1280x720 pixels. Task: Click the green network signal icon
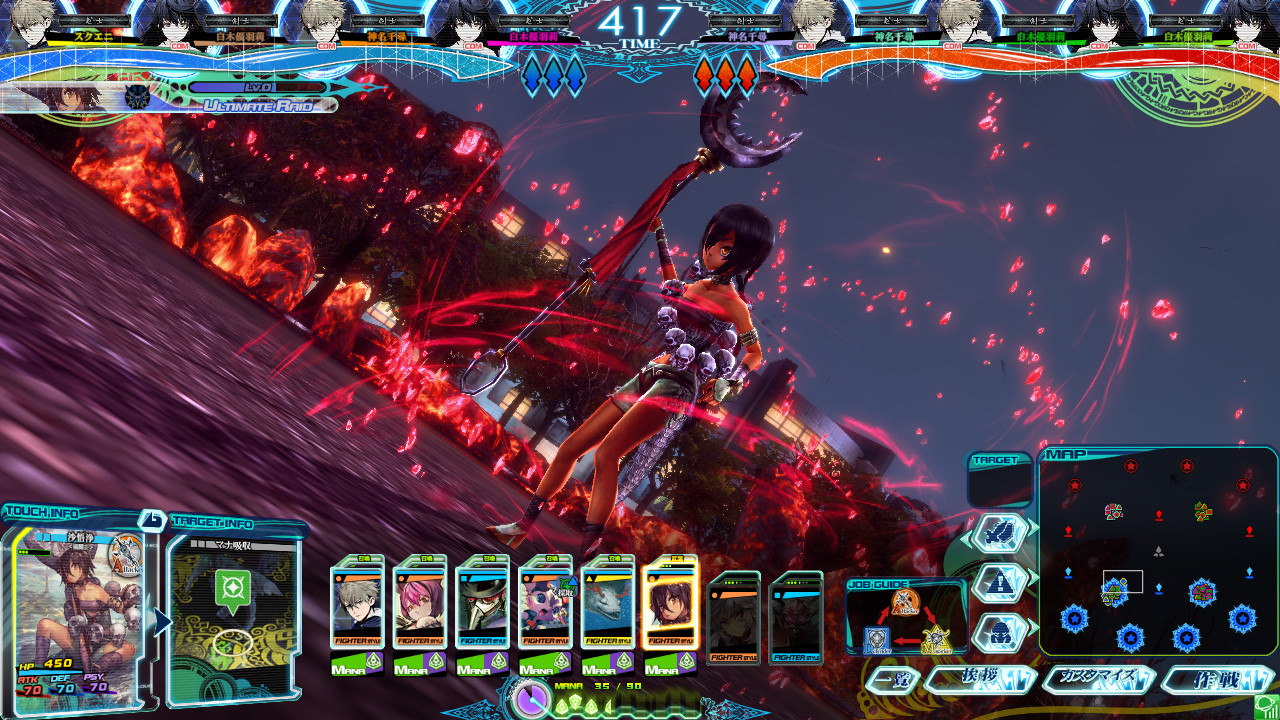tap(1265, 706)
